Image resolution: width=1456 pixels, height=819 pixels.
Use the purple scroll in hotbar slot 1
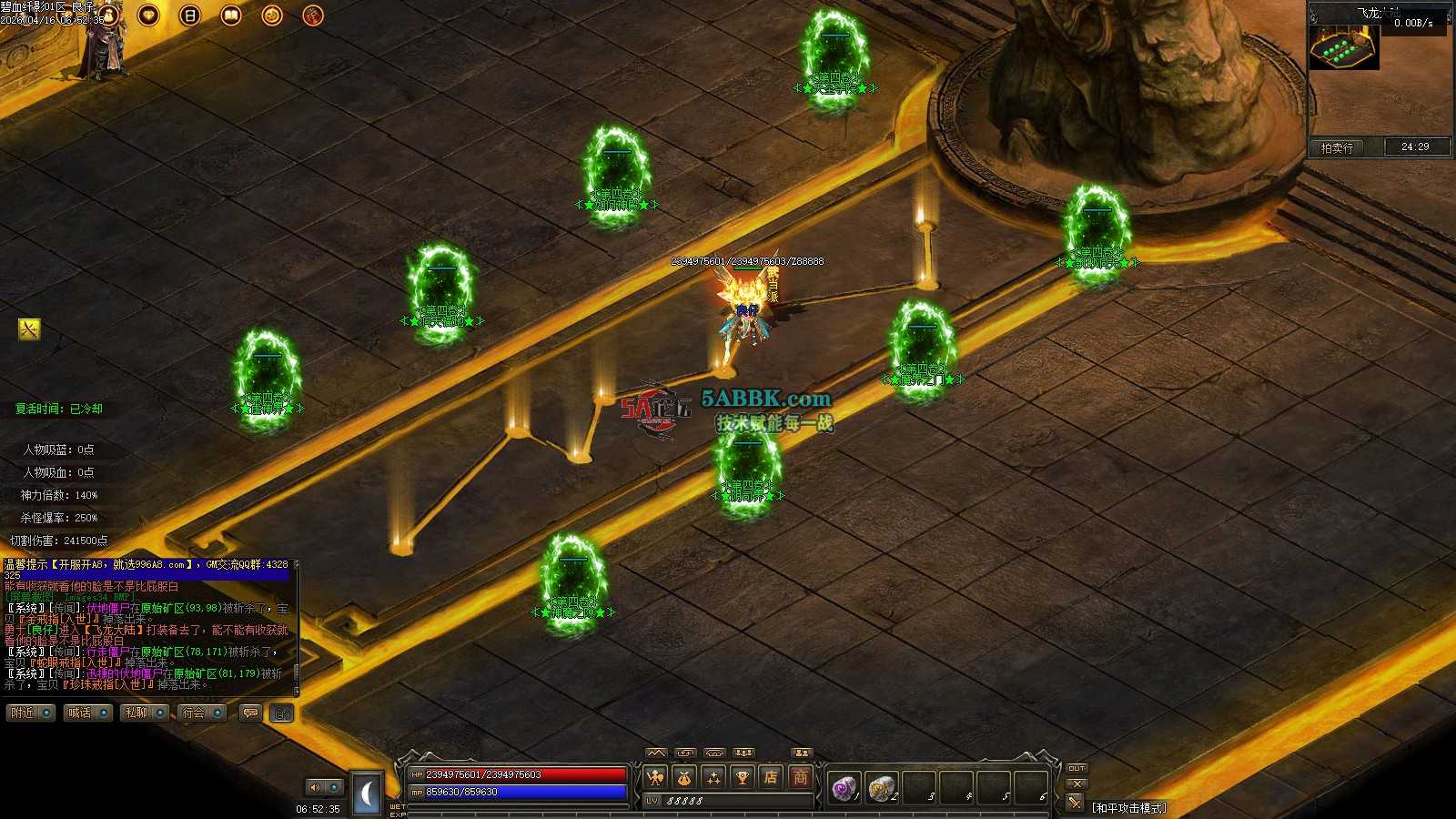pyautogui.click(x=844, y=787)
